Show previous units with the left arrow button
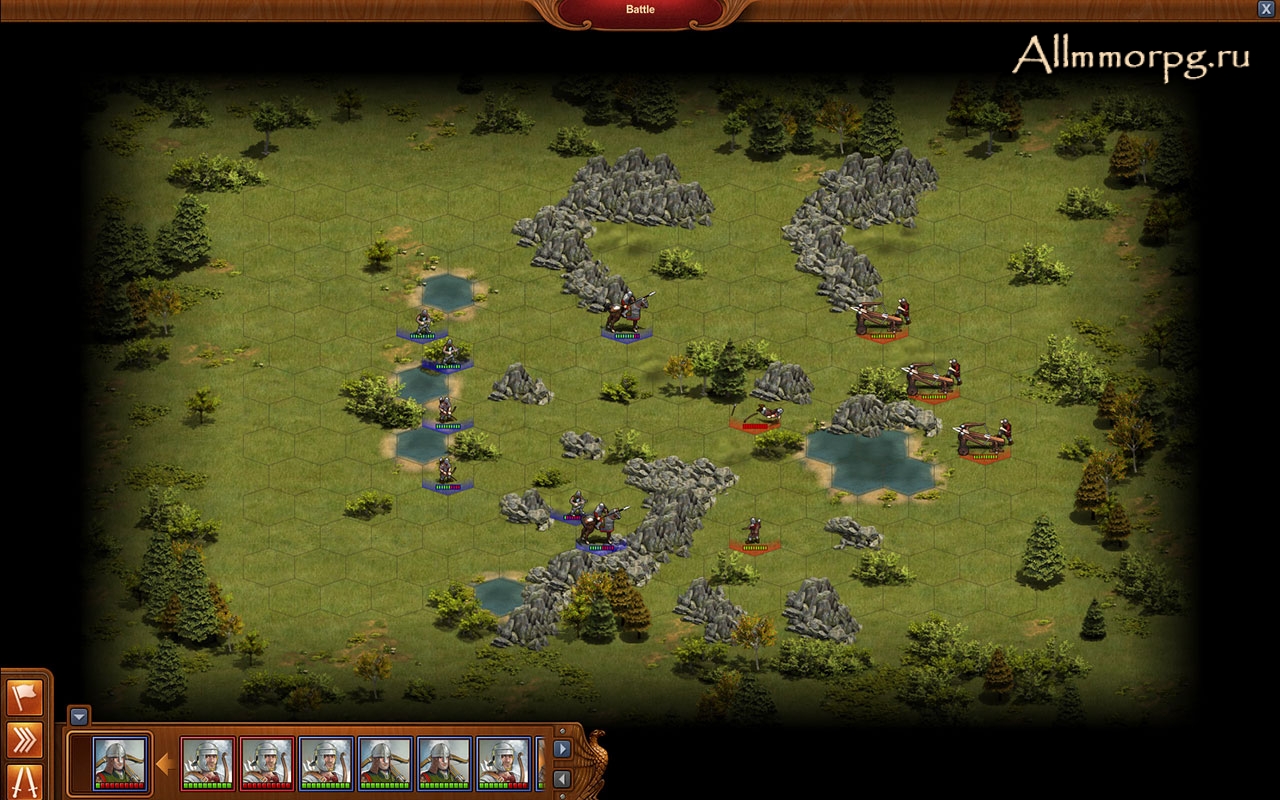The height and width of the screenshot is (800, 1280). tap(562, 778)
